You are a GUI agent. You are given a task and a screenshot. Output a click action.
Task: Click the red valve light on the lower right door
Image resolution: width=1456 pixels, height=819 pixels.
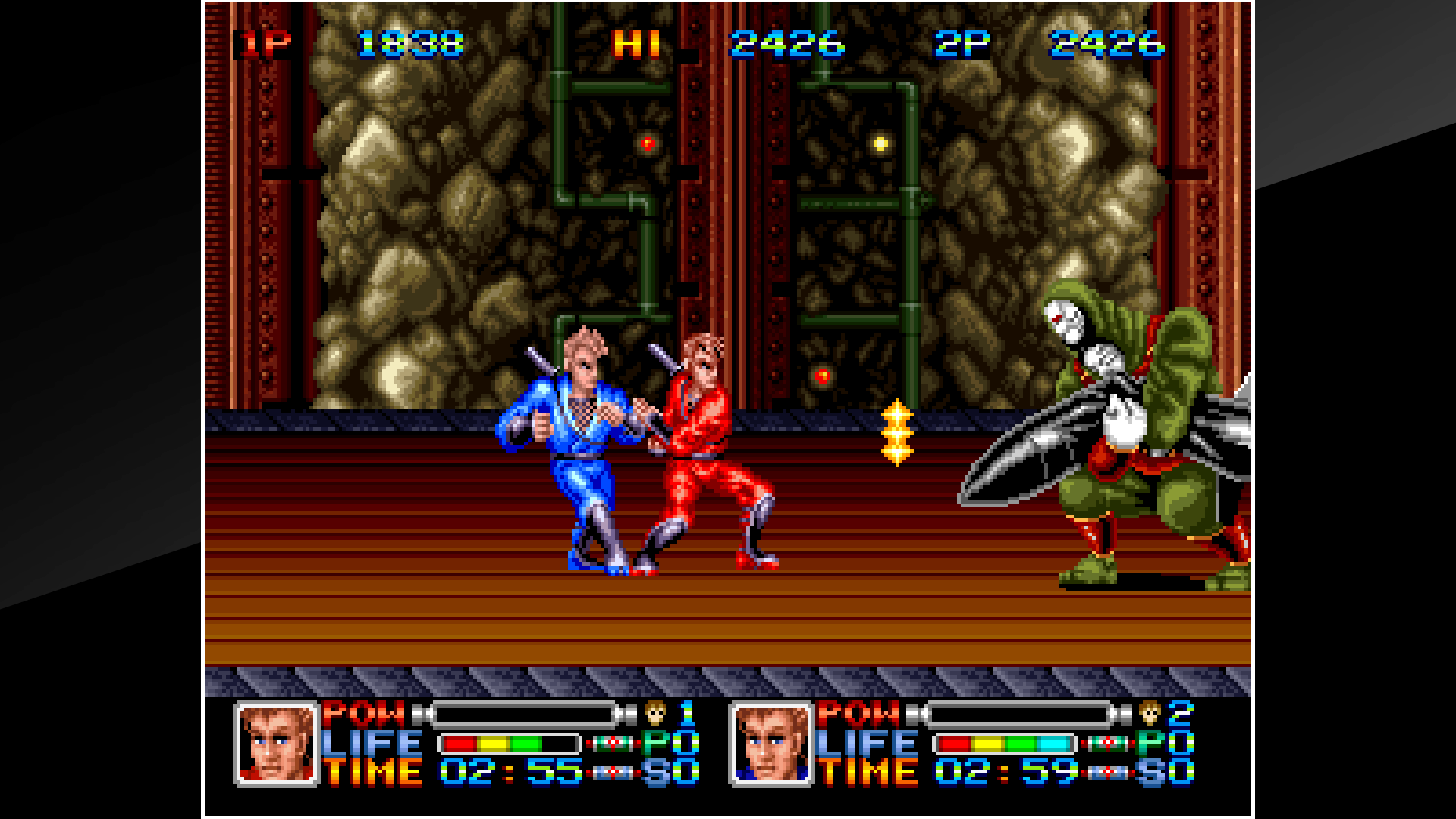tap(822, 375)
